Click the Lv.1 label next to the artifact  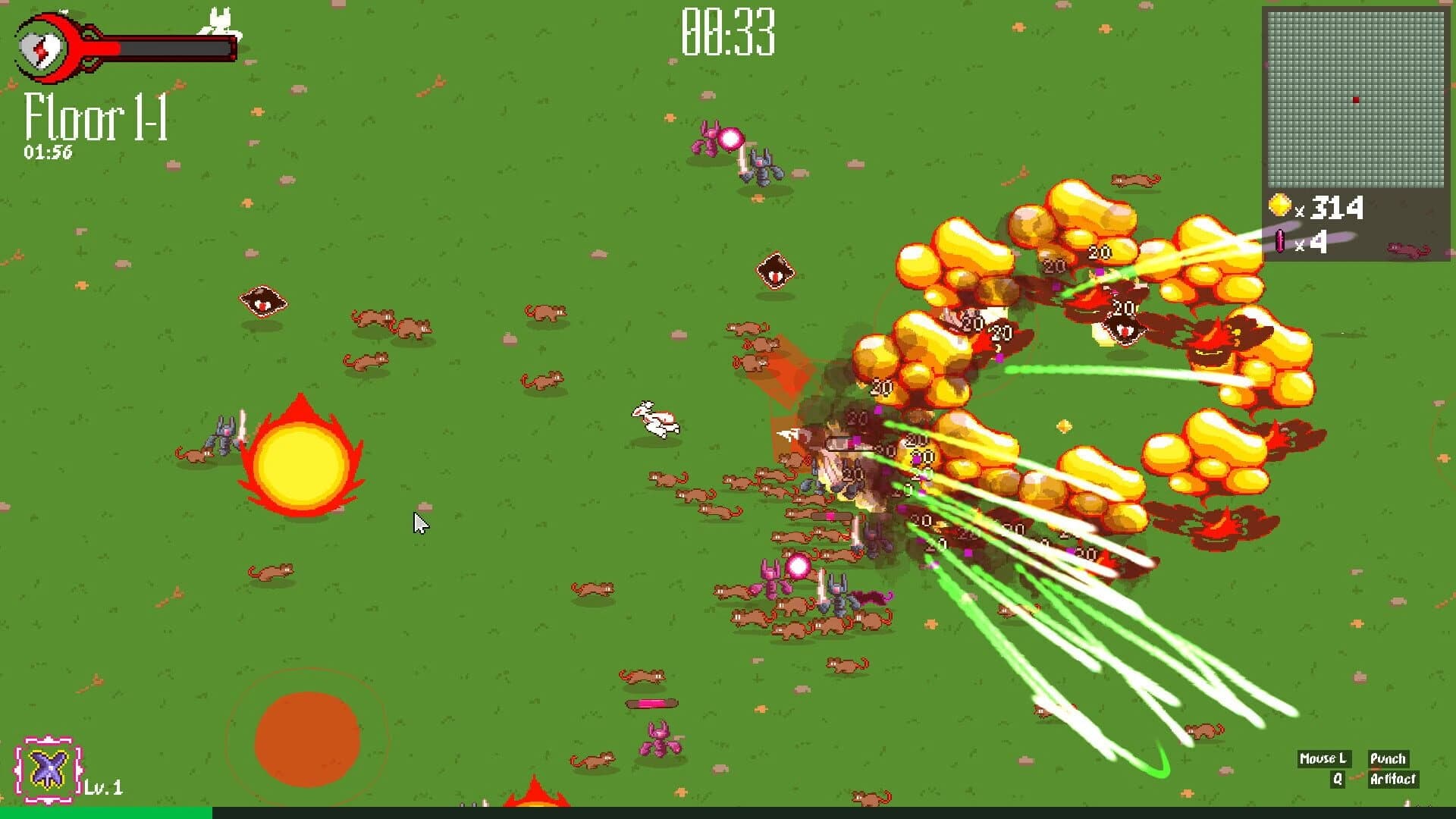[102, 789]
